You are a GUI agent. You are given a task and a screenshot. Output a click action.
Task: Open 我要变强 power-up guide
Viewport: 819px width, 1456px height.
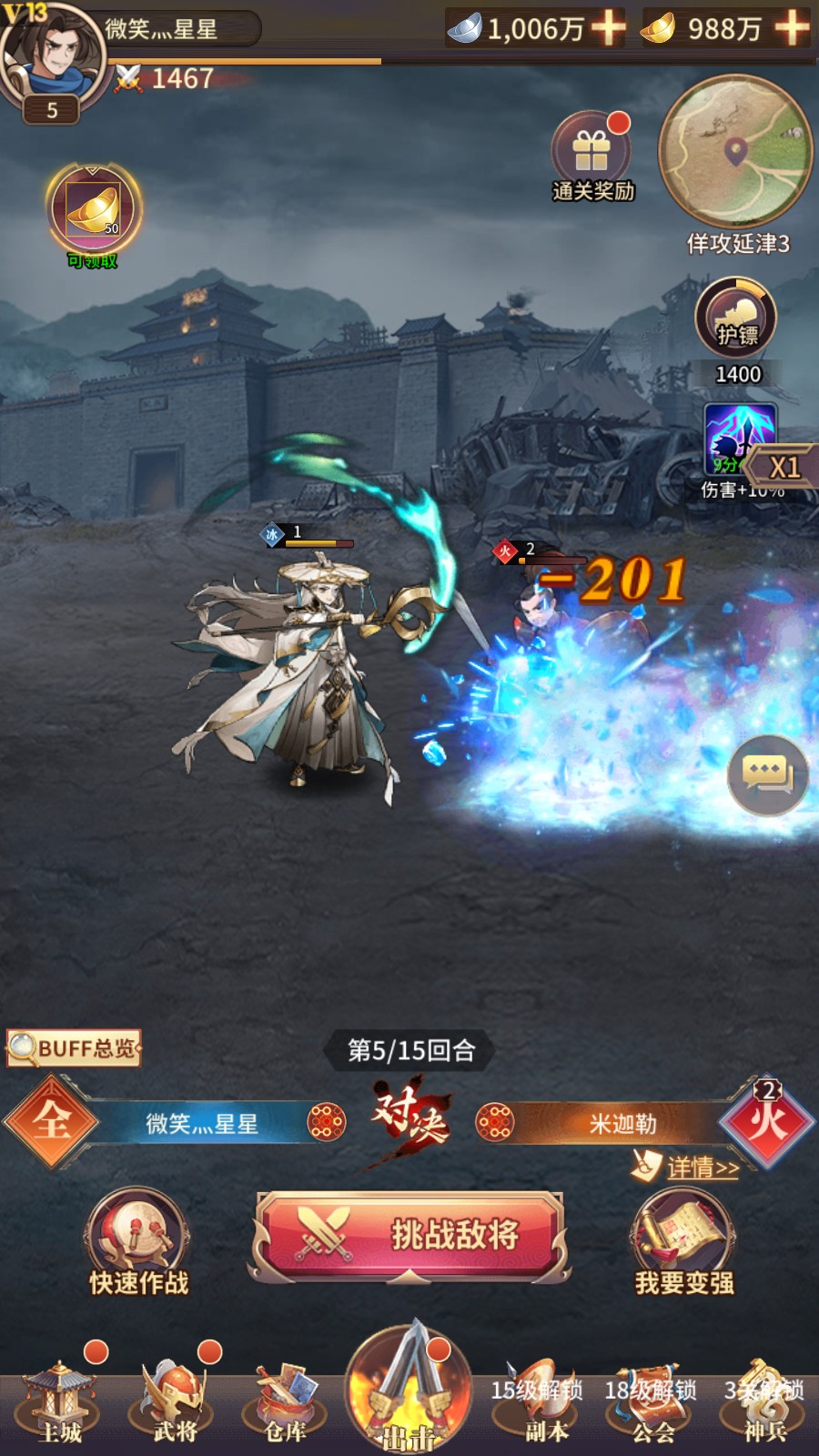pos(682,1239)
